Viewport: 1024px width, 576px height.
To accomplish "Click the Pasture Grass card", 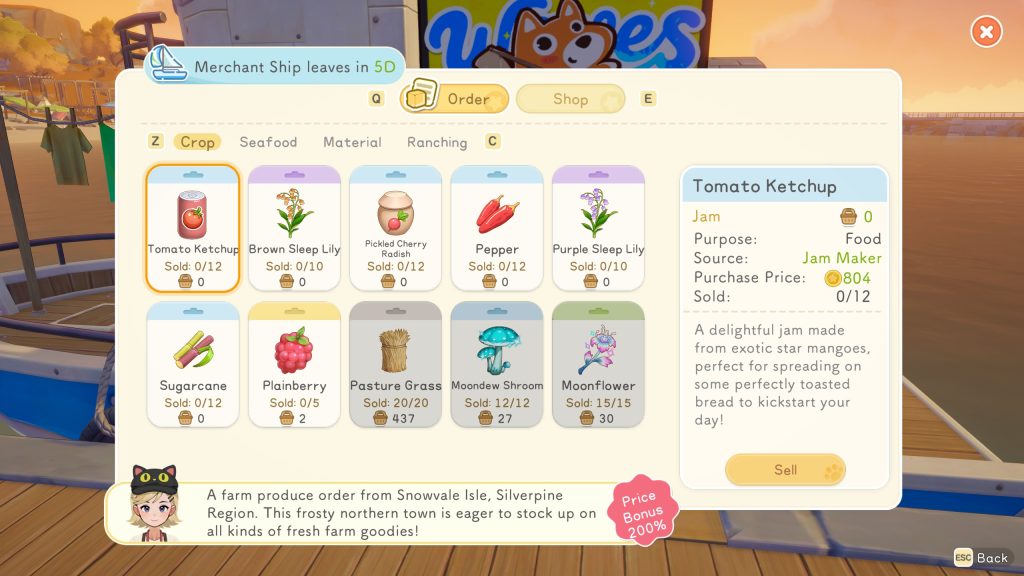I will coord(396,364).
